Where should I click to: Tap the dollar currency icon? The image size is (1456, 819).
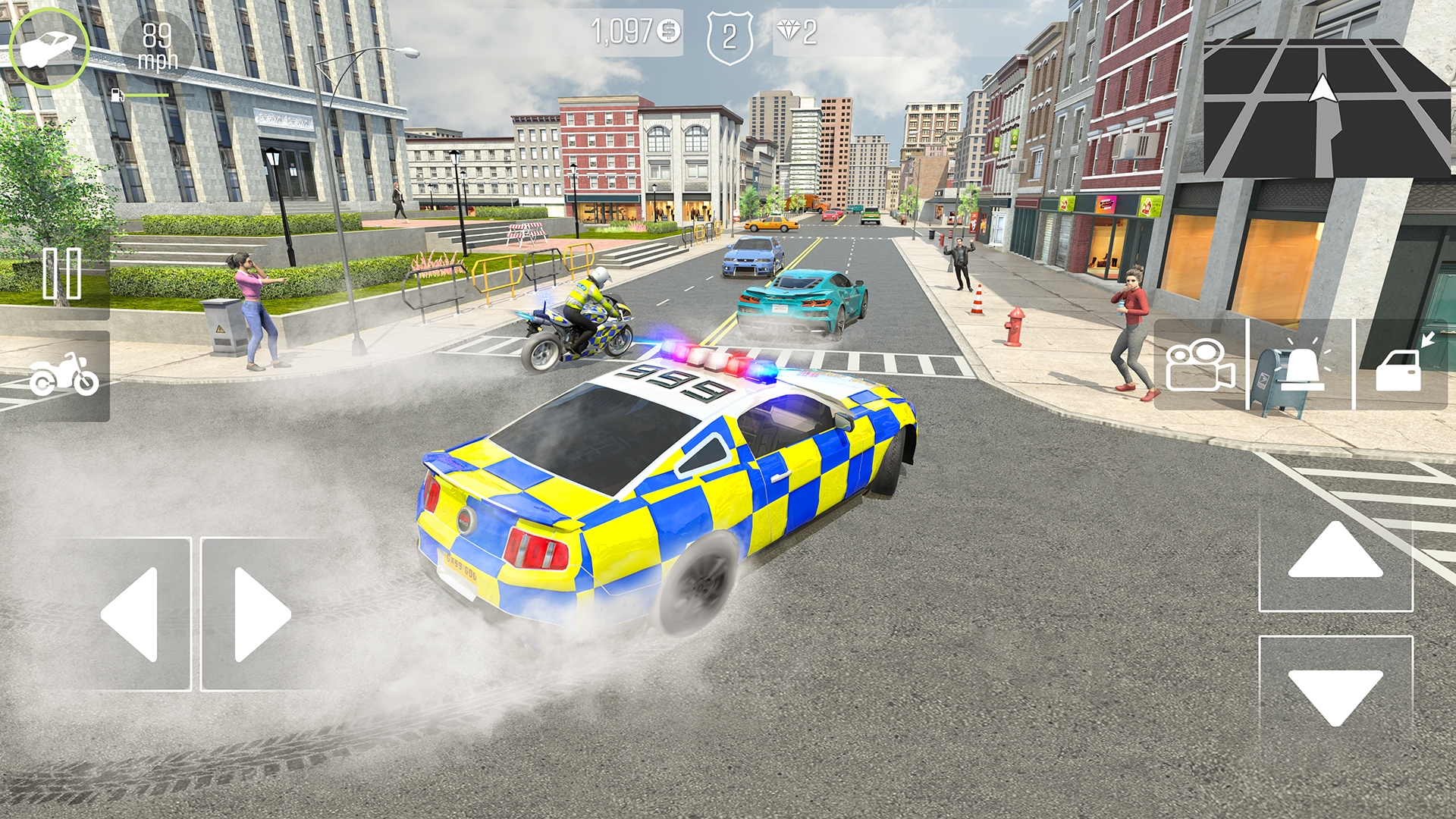tap(667, 30)
